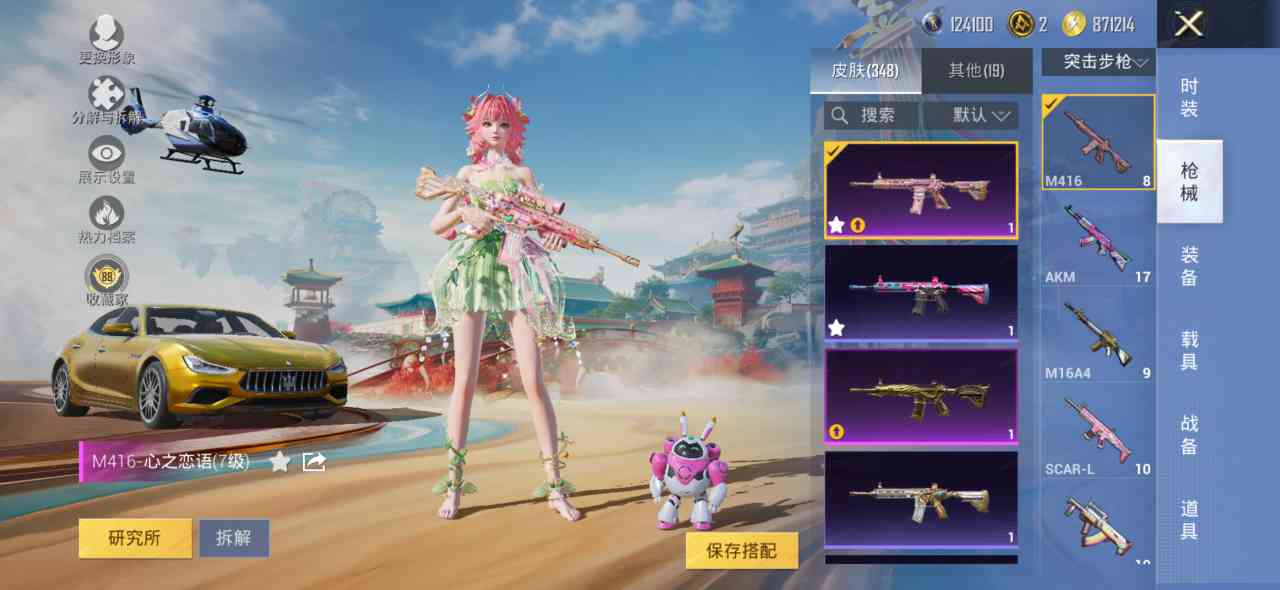Close the inventory with the X button
This screenshot has width=1280, height=590.
click(x=1188, y=24)
